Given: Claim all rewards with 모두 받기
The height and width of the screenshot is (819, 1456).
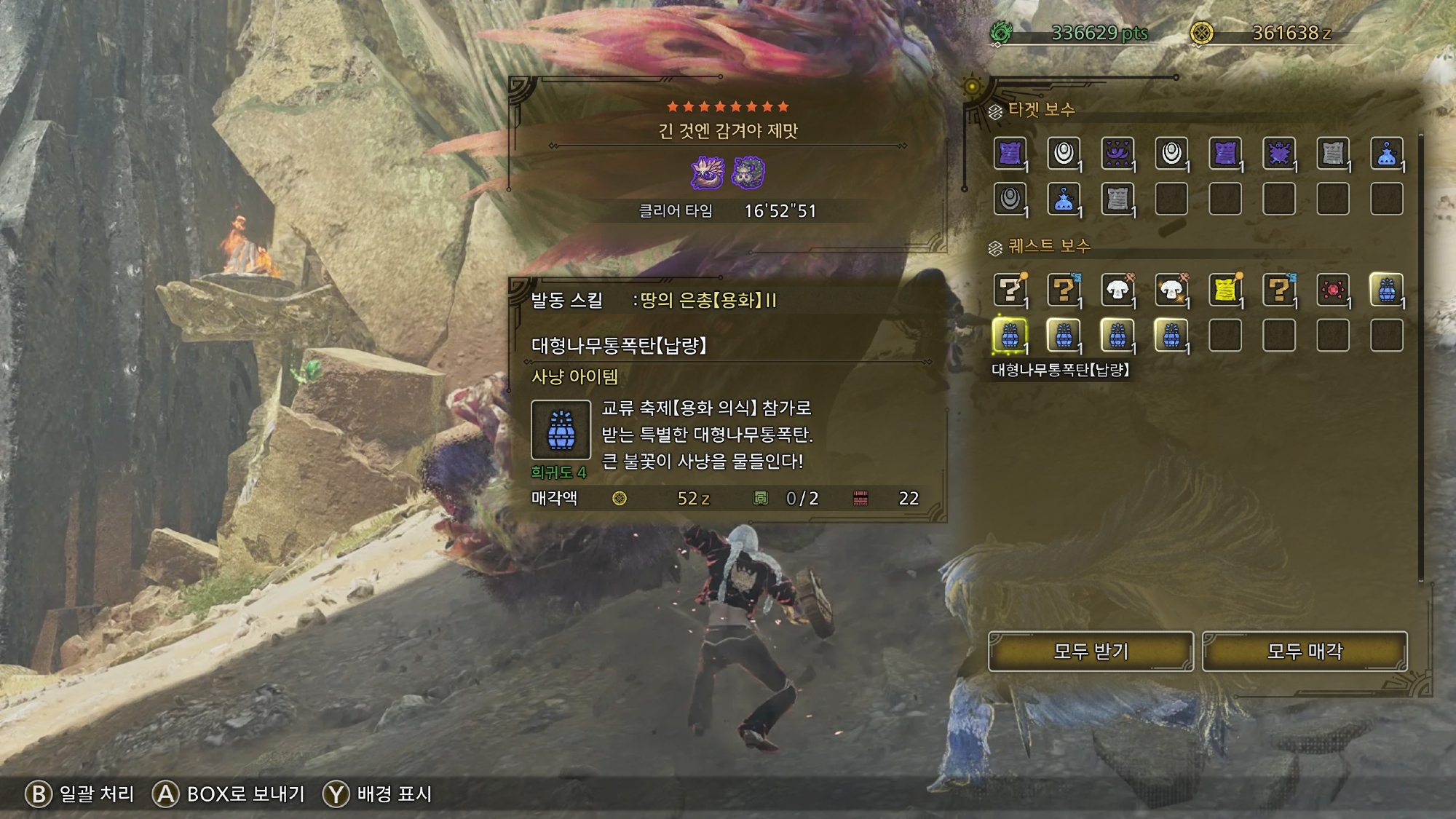Looking at the screenshot, I should coord(1090,651).
